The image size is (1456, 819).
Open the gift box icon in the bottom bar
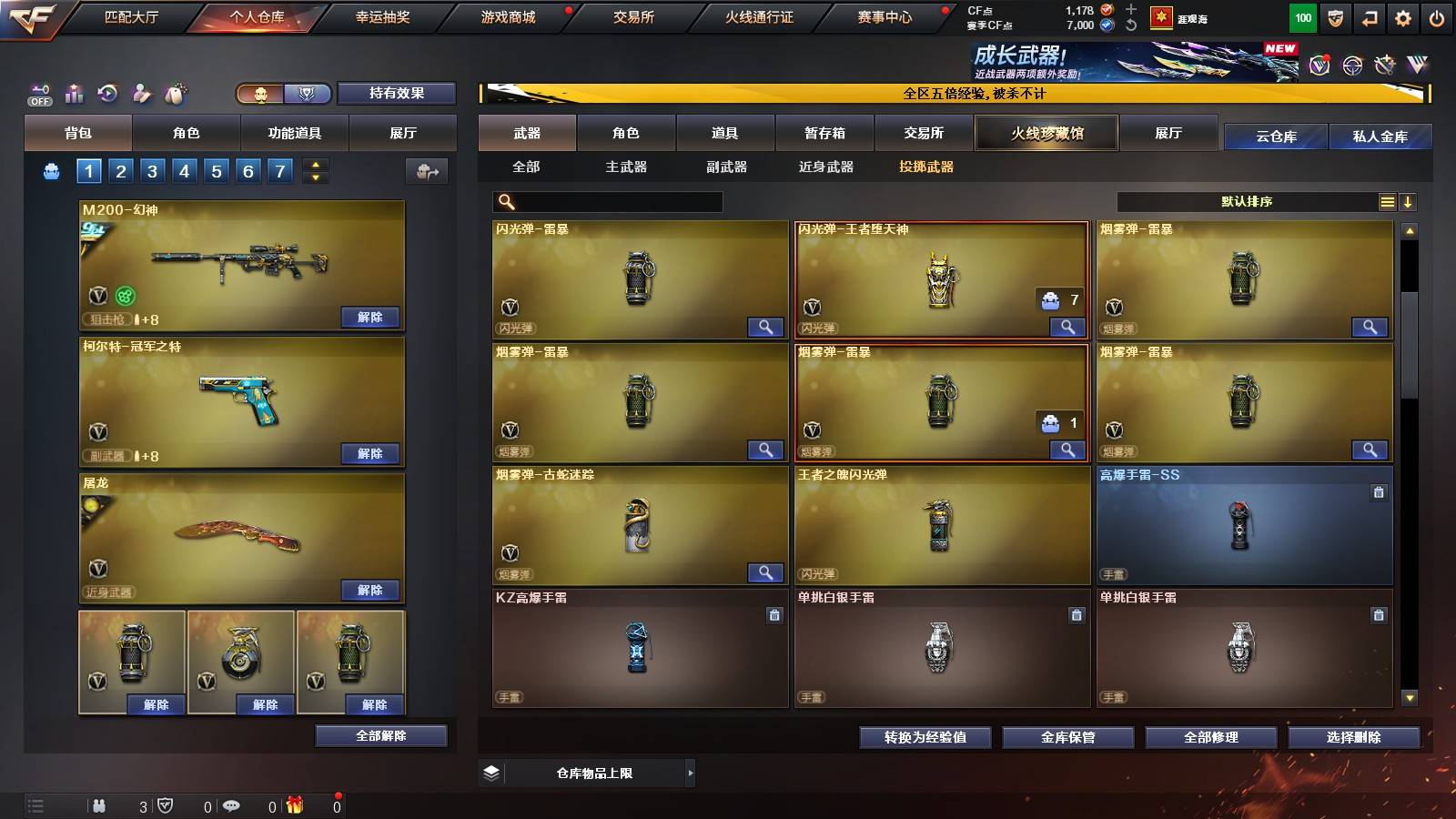pyautogui.click(x=296, y=804)
